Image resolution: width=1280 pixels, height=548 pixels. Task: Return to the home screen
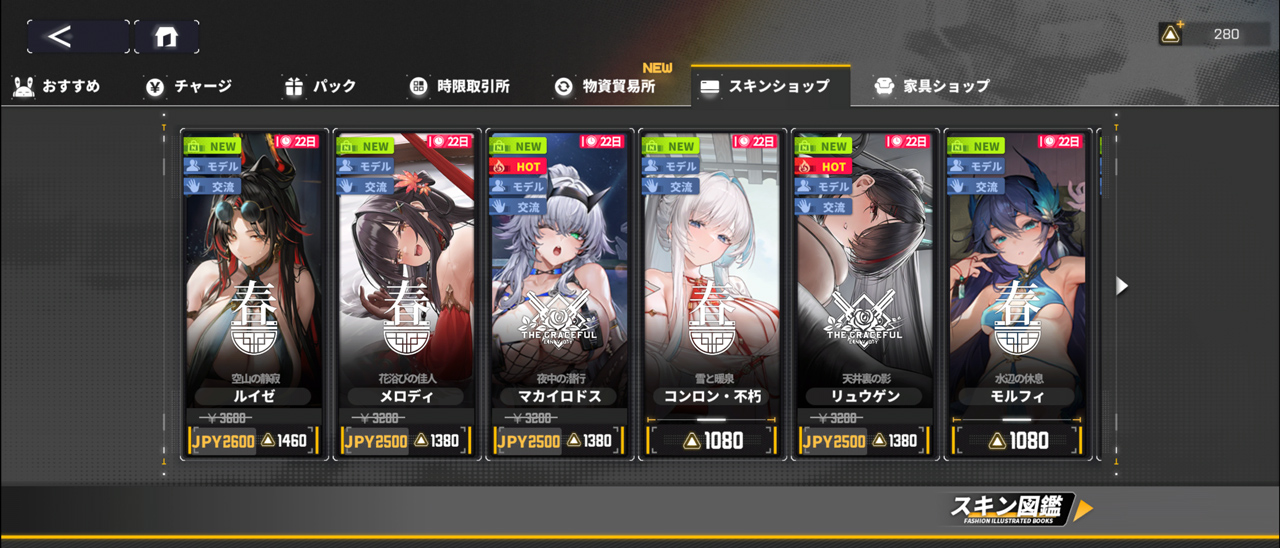(166, 37)
